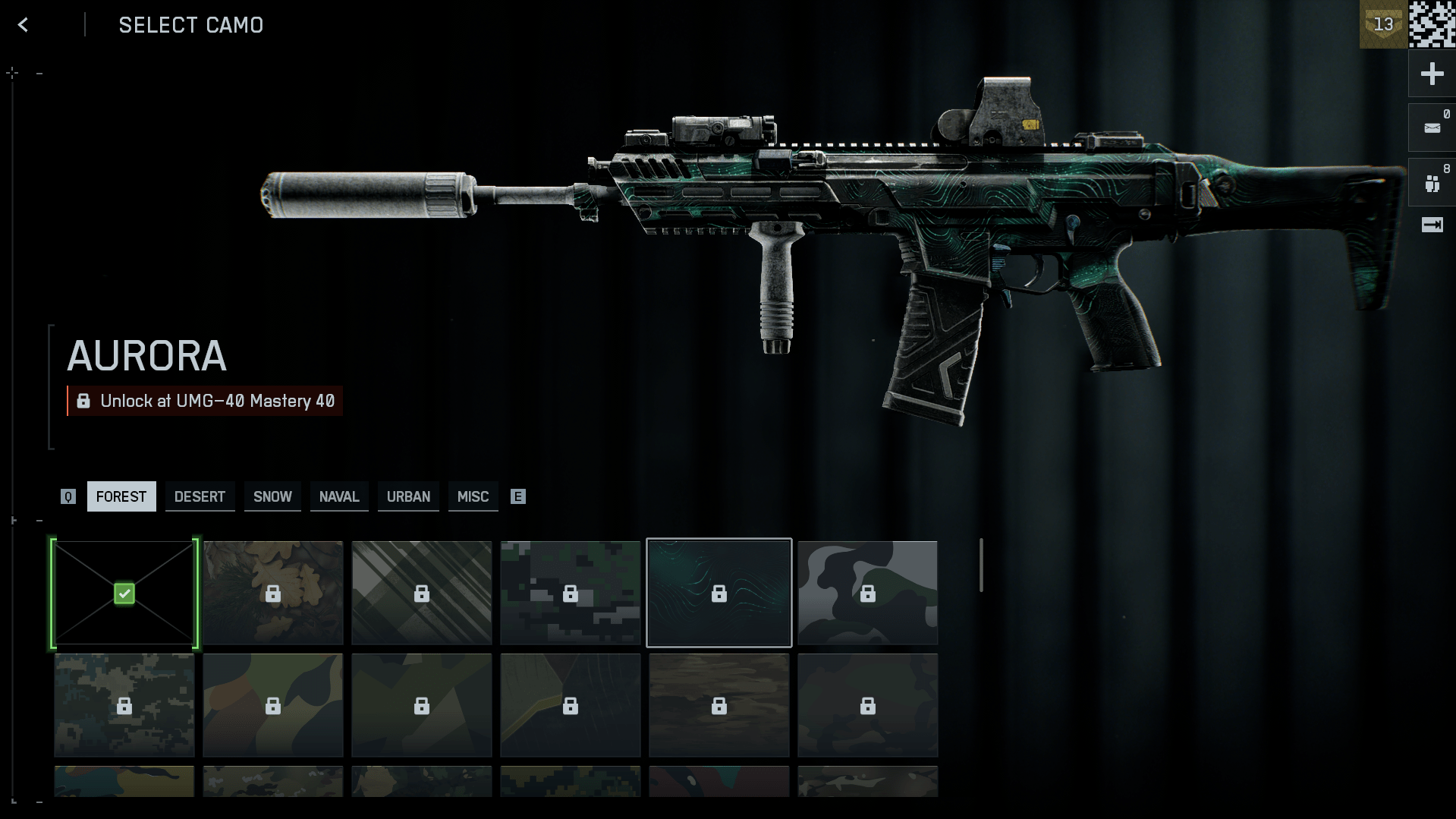Image resolution: width=1456 pixels, height=819 pixels.
Task: Click the arrow-to-bar icon on right edge
Action: click(x=1432, y=225)
